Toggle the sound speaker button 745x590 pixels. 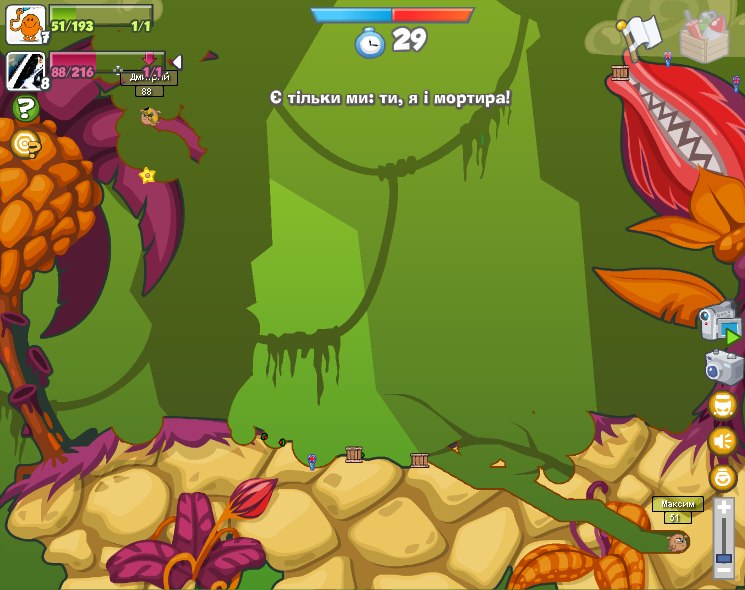722,440
